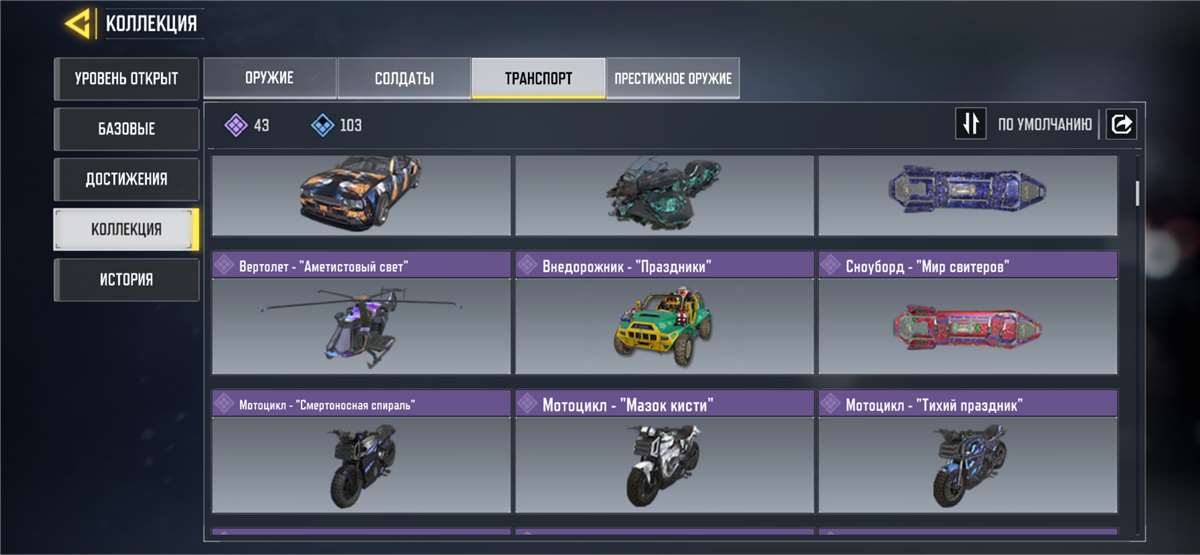Viewport: 1200px width, 555px height.
Task: Click the share arrow button
Action: (1121, 124)
